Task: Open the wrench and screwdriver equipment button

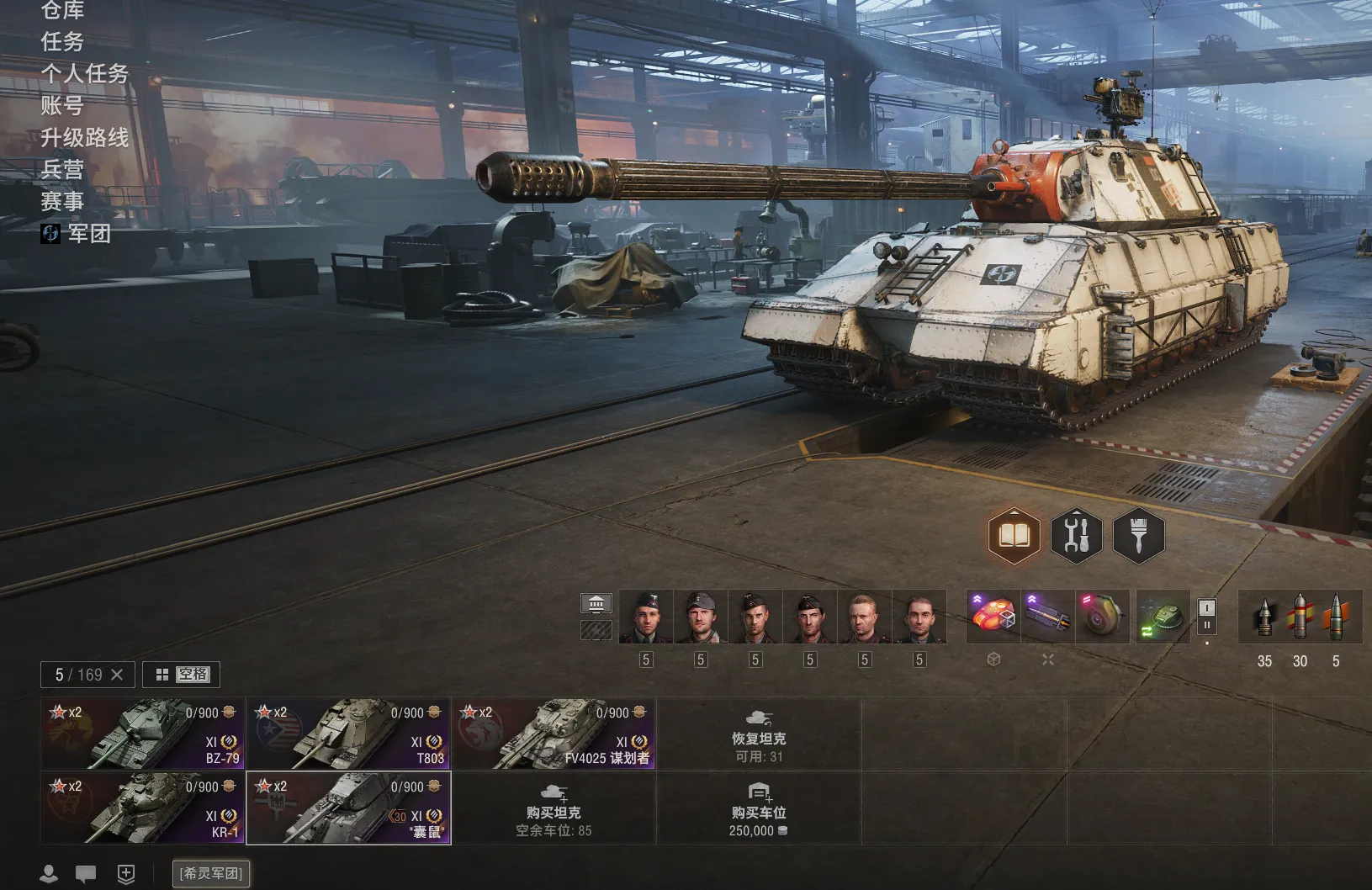Action: [x=1076, y=536]
